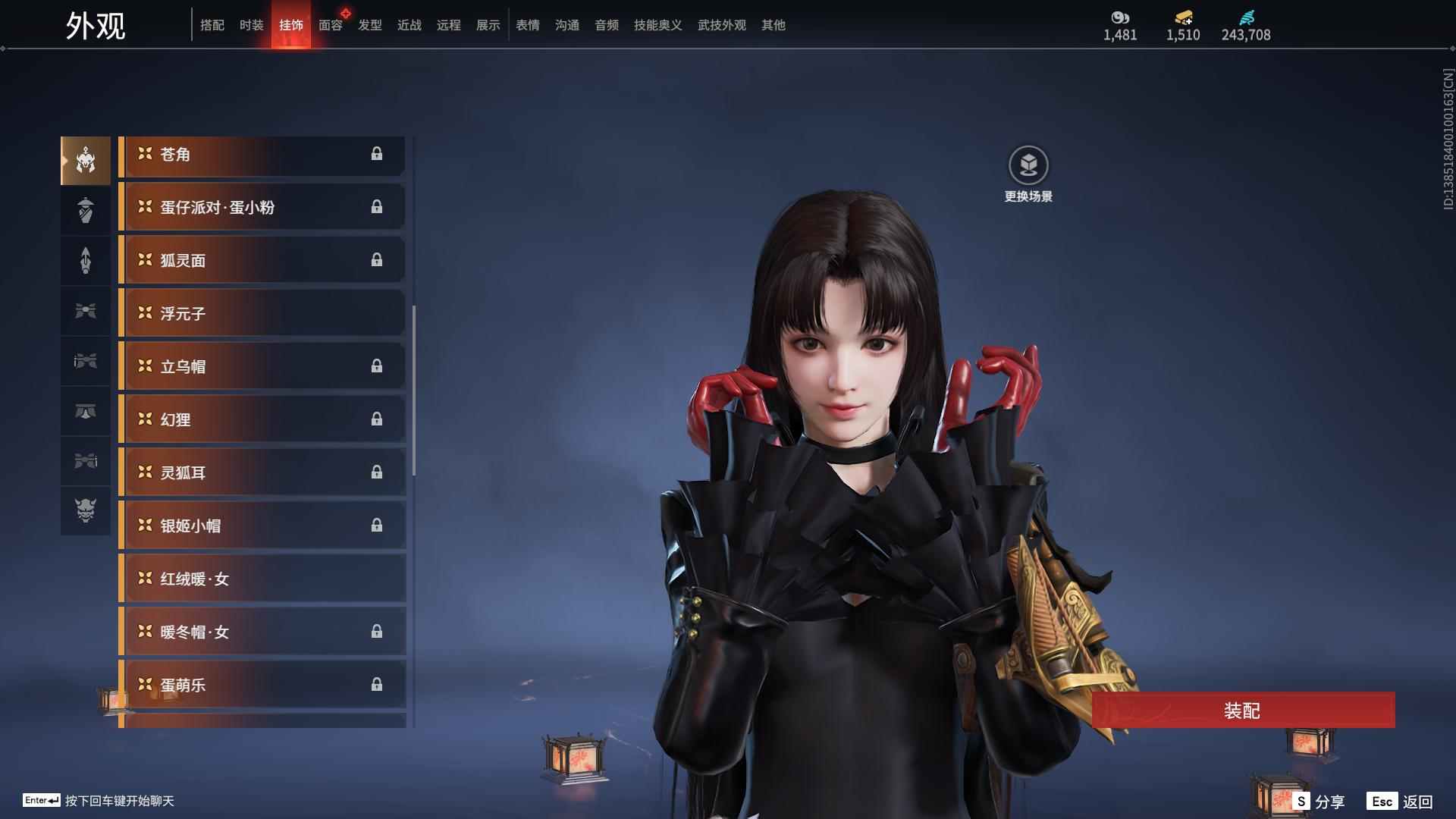This screenshot has height=819, width=1456.
Task: Equip the item with the 装配 button
Action: coord(1242,711)
